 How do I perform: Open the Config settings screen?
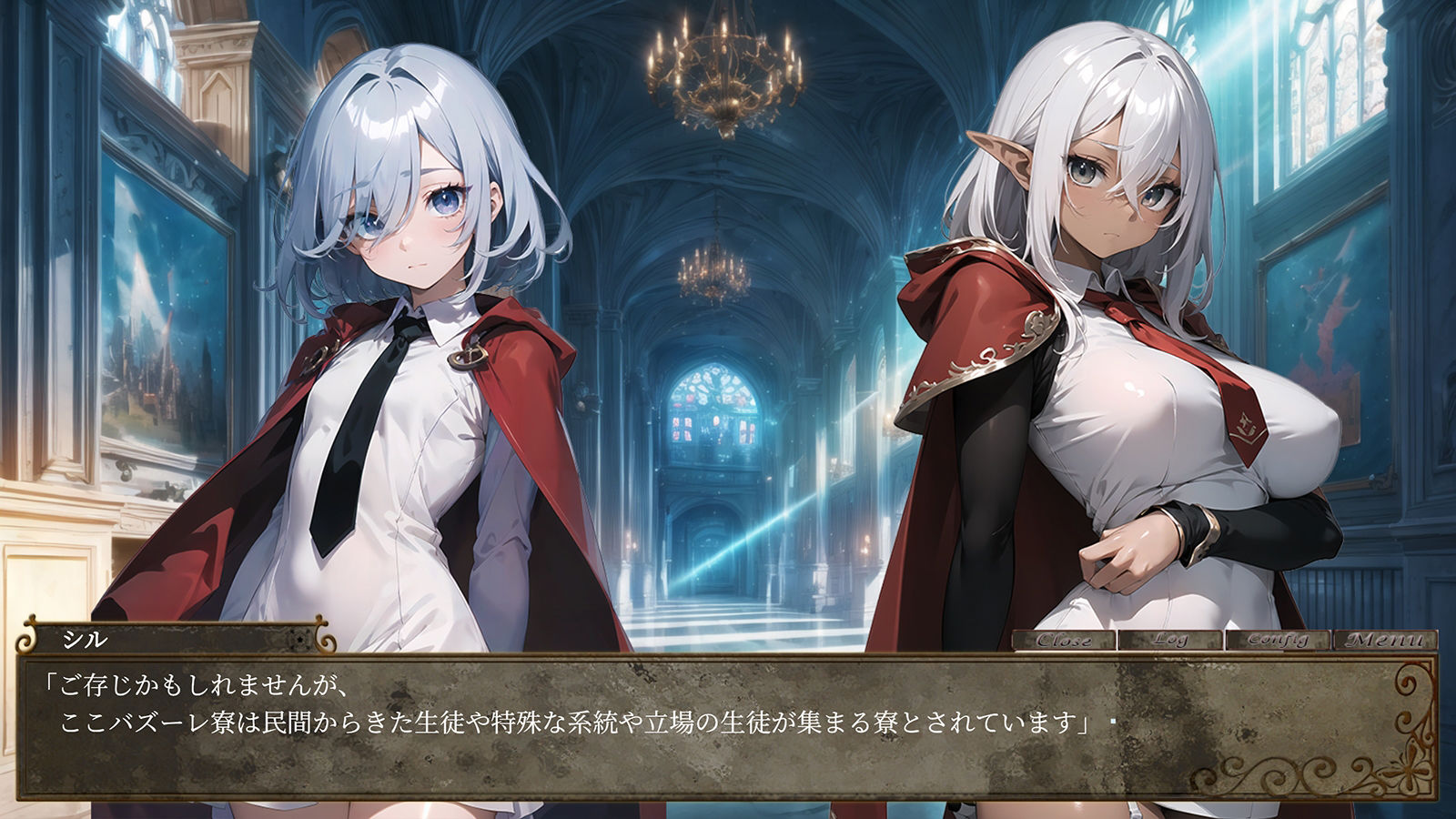[x=1277, y=639]
